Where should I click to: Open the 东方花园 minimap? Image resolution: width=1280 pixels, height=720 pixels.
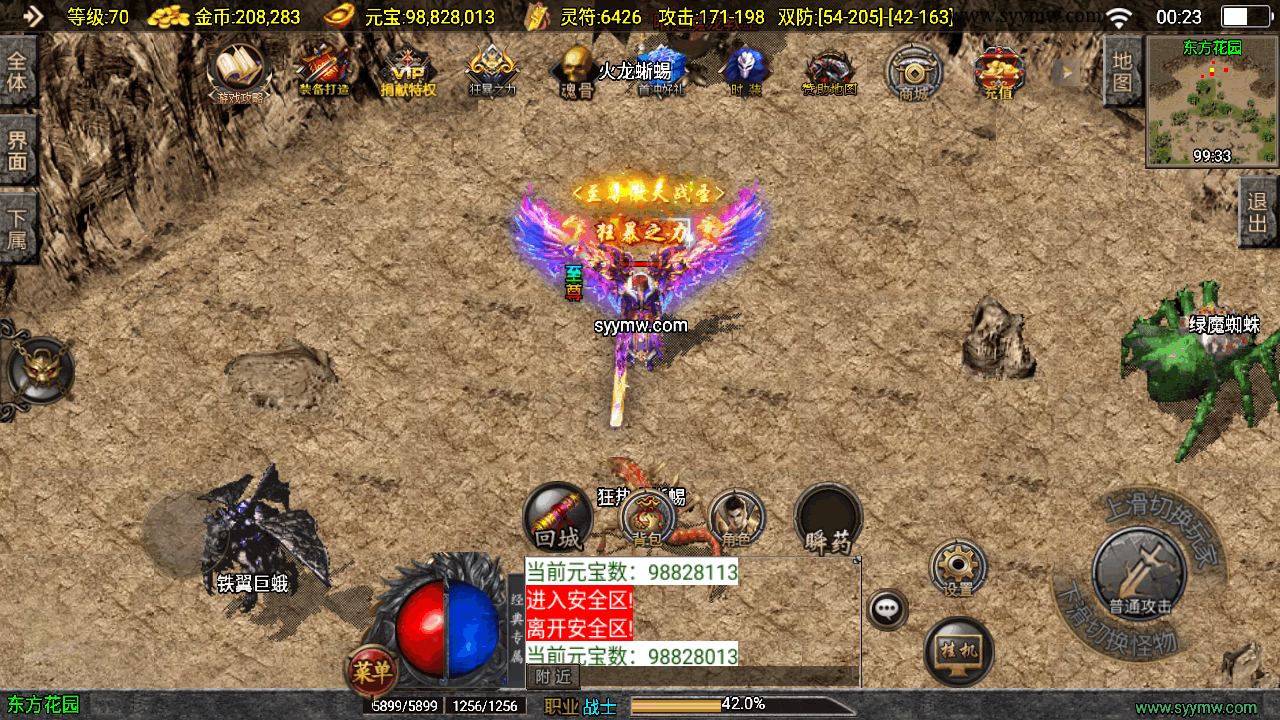pos(1212,102)
